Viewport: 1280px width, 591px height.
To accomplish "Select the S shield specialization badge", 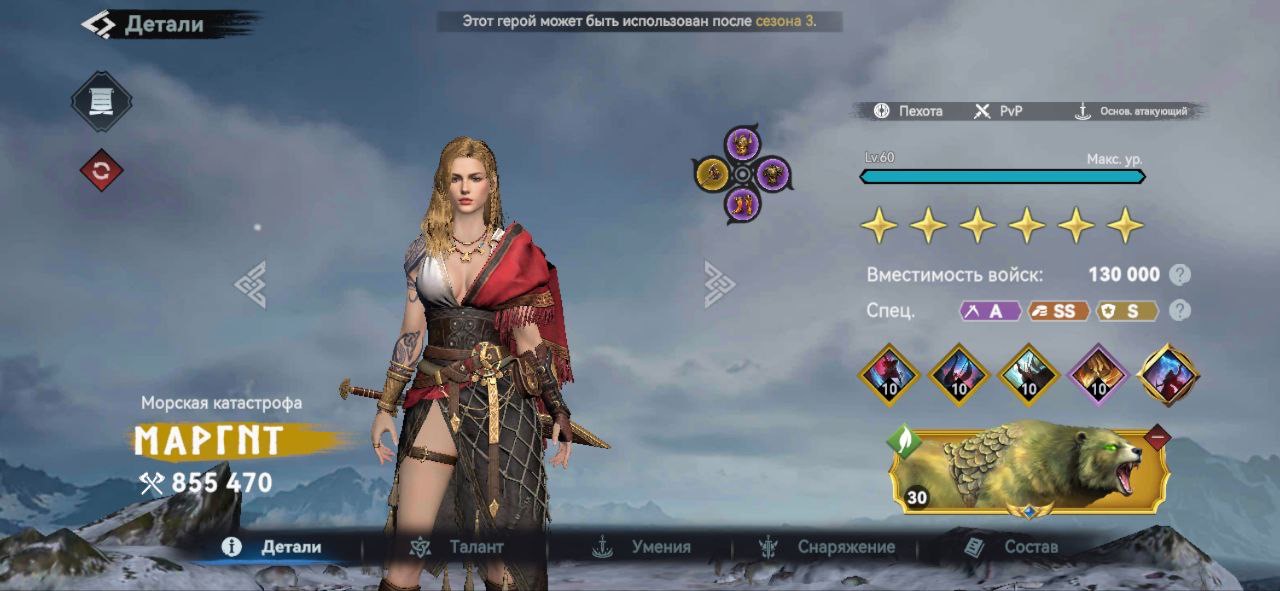I will (1128, 311).
